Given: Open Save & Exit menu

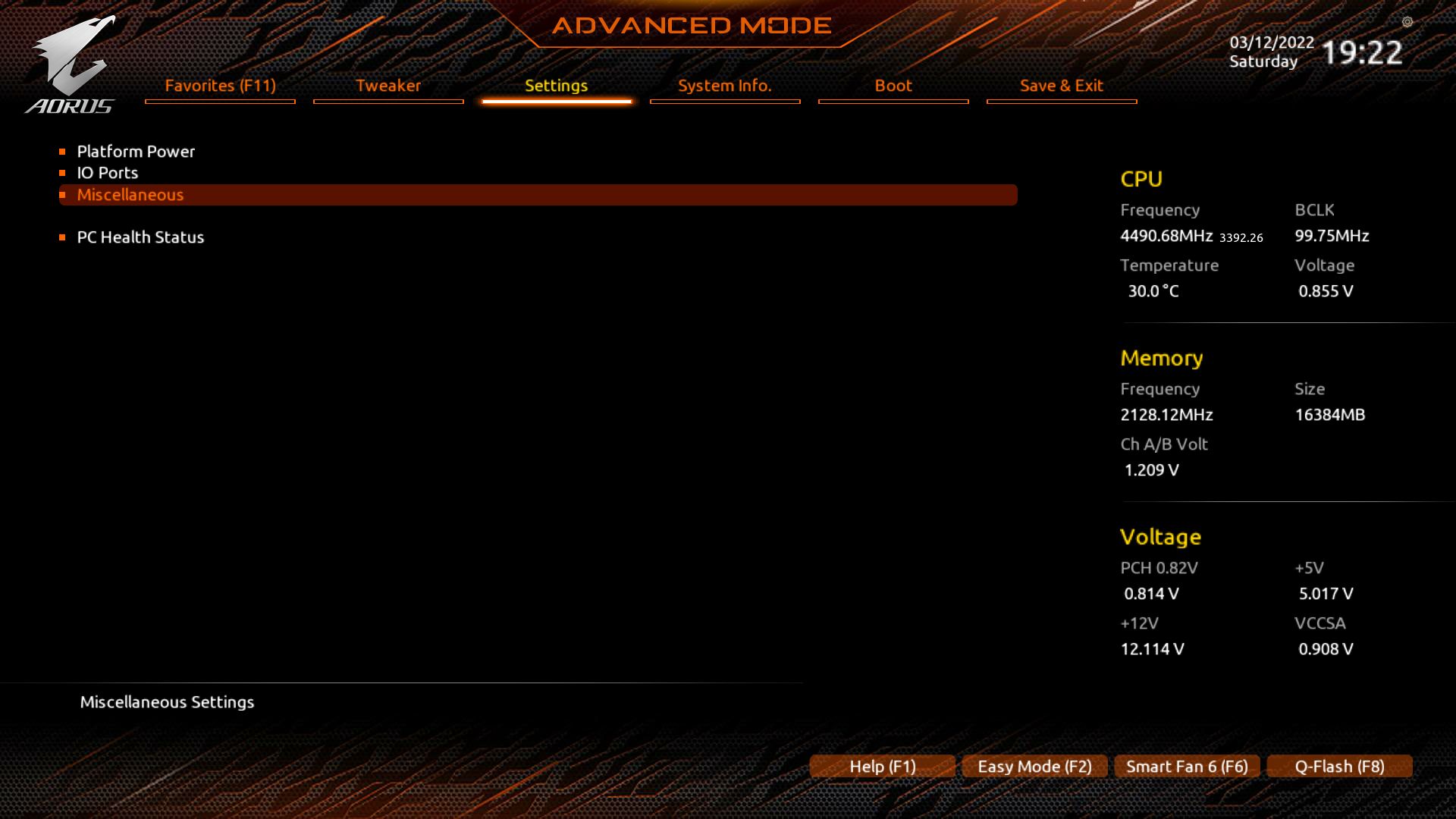Looking at the screenshot, I should coord(1061,86).
